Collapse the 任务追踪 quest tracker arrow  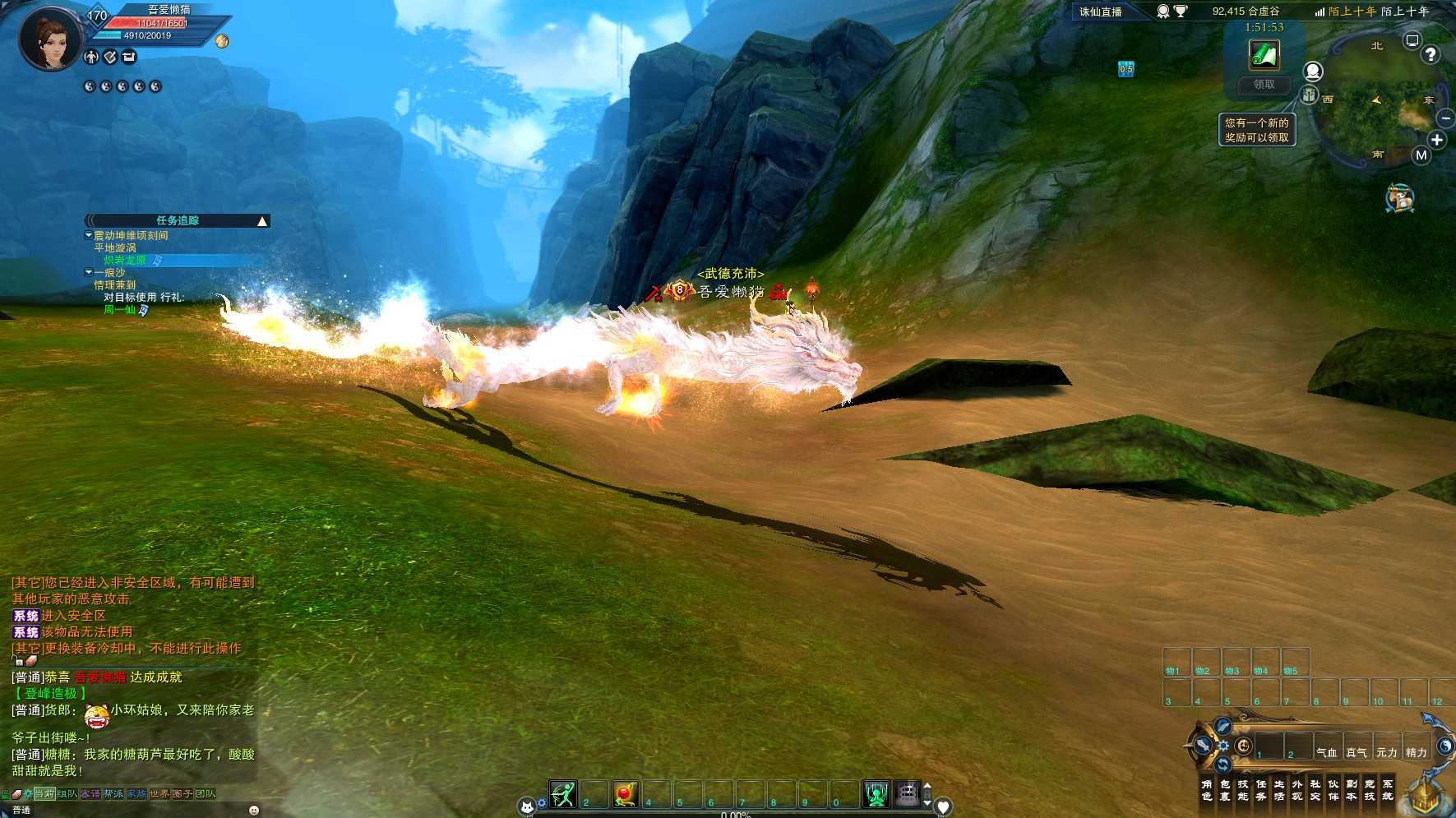click(x=262, y=221)
